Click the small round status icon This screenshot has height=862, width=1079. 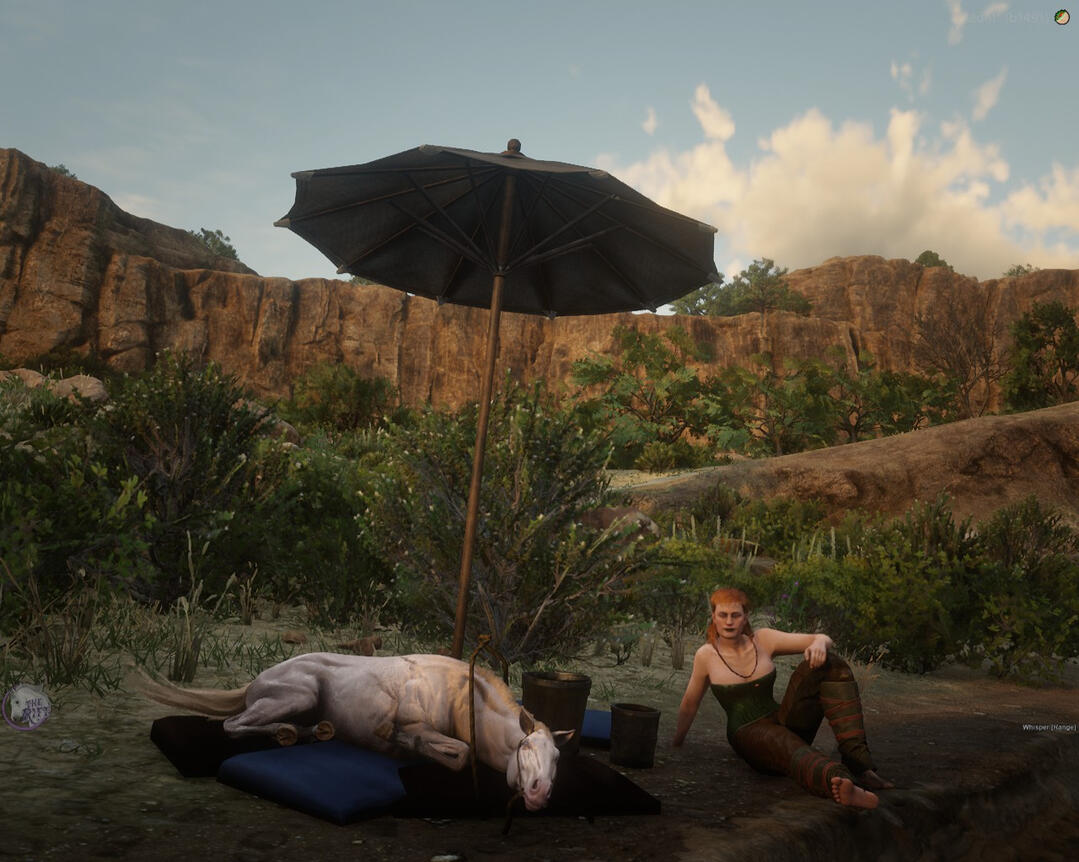1061,17
